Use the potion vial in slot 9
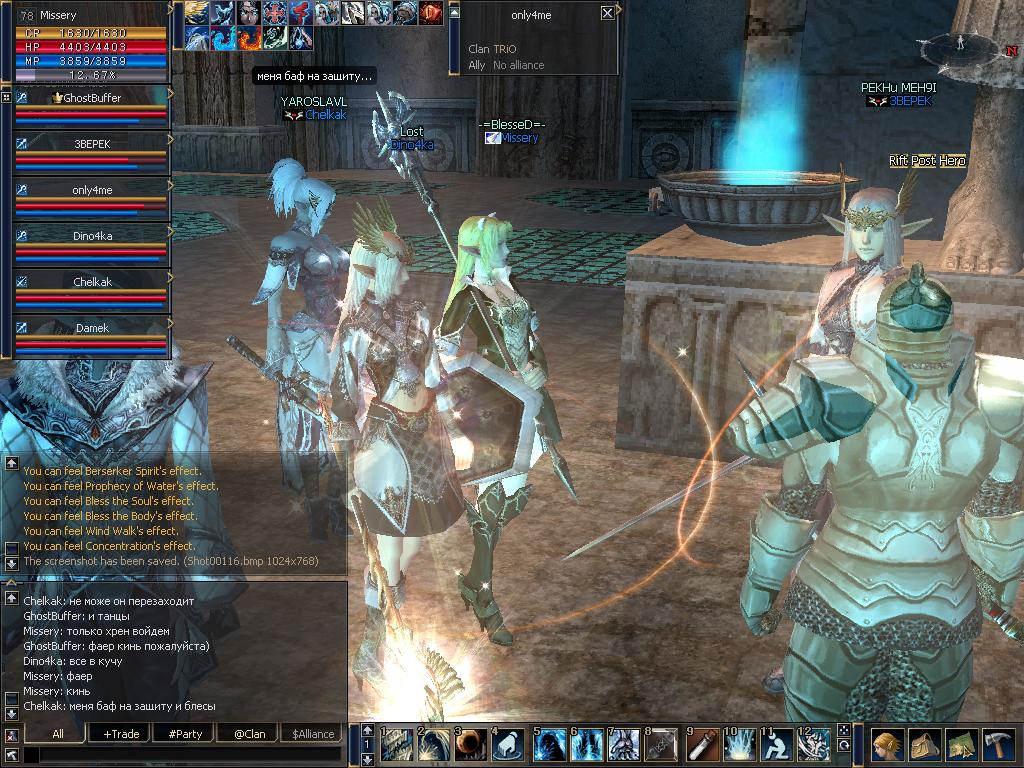The image size is (1024, 768). (x=701, y=746)
